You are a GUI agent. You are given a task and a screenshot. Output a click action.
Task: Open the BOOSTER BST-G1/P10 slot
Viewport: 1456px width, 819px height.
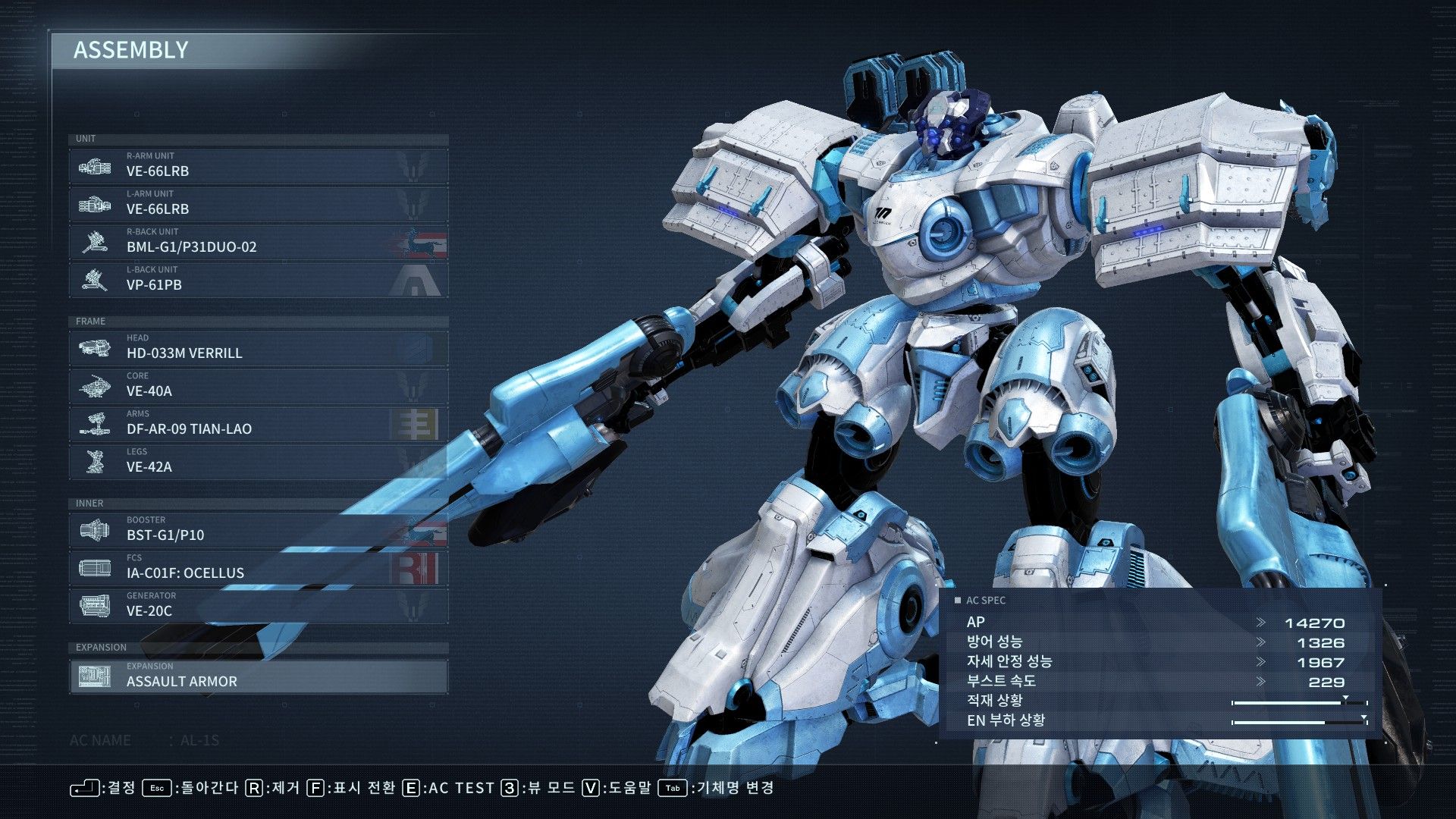(258, 530)
